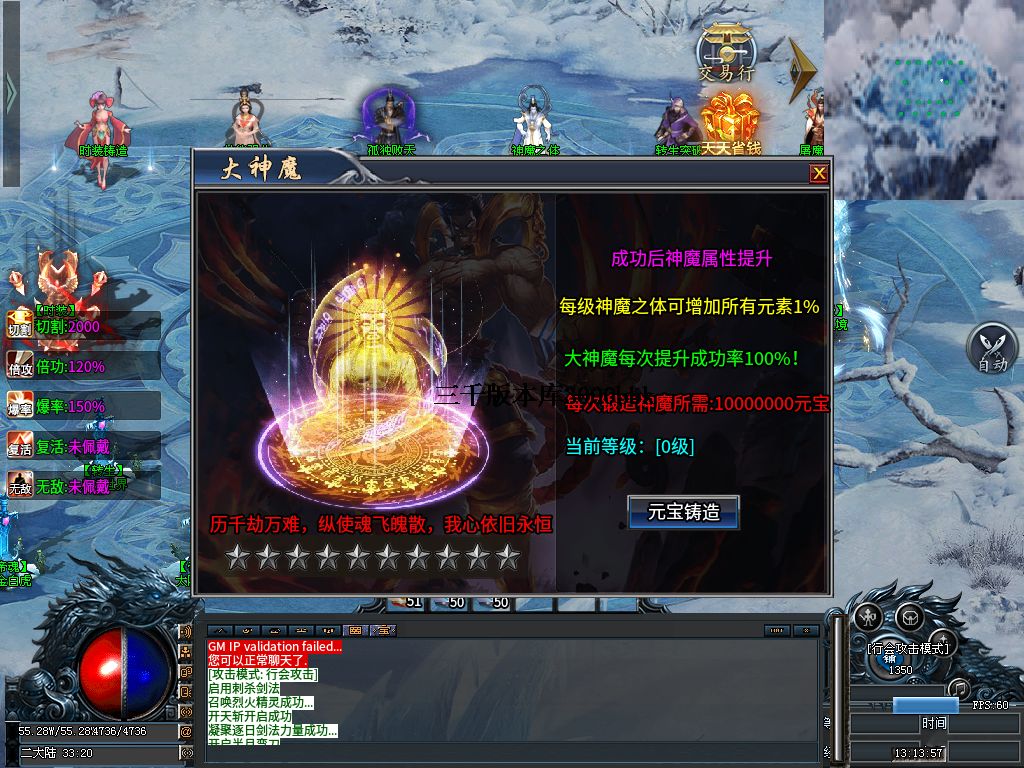The height and width of the screenshot is (768, 1024).
Task: Switch to the 宝 chat channel tab
Action: pyautogui.click(x=384, y=630)
